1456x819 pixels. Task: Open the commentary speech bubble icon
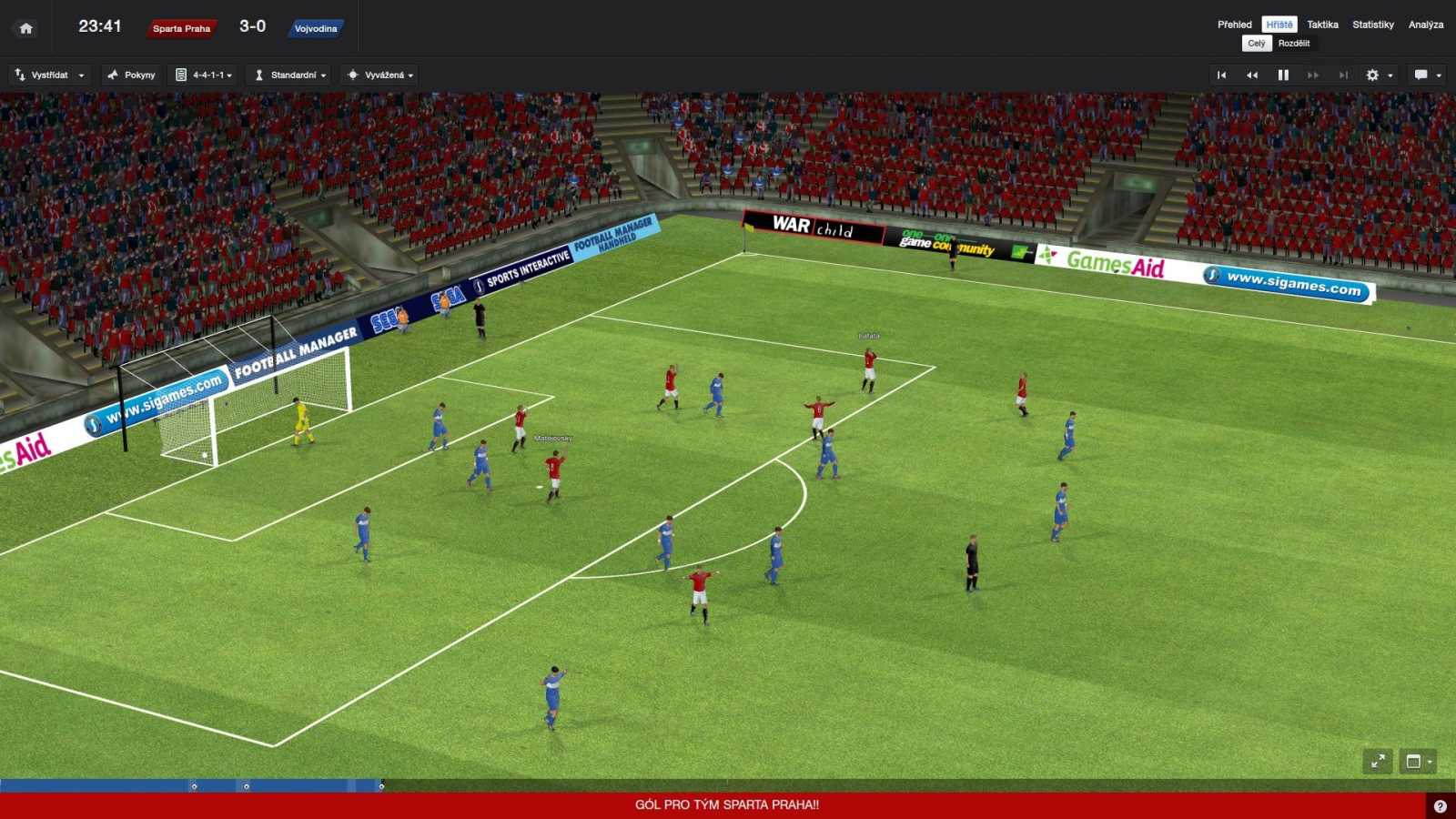click(x=1420, y=75)
